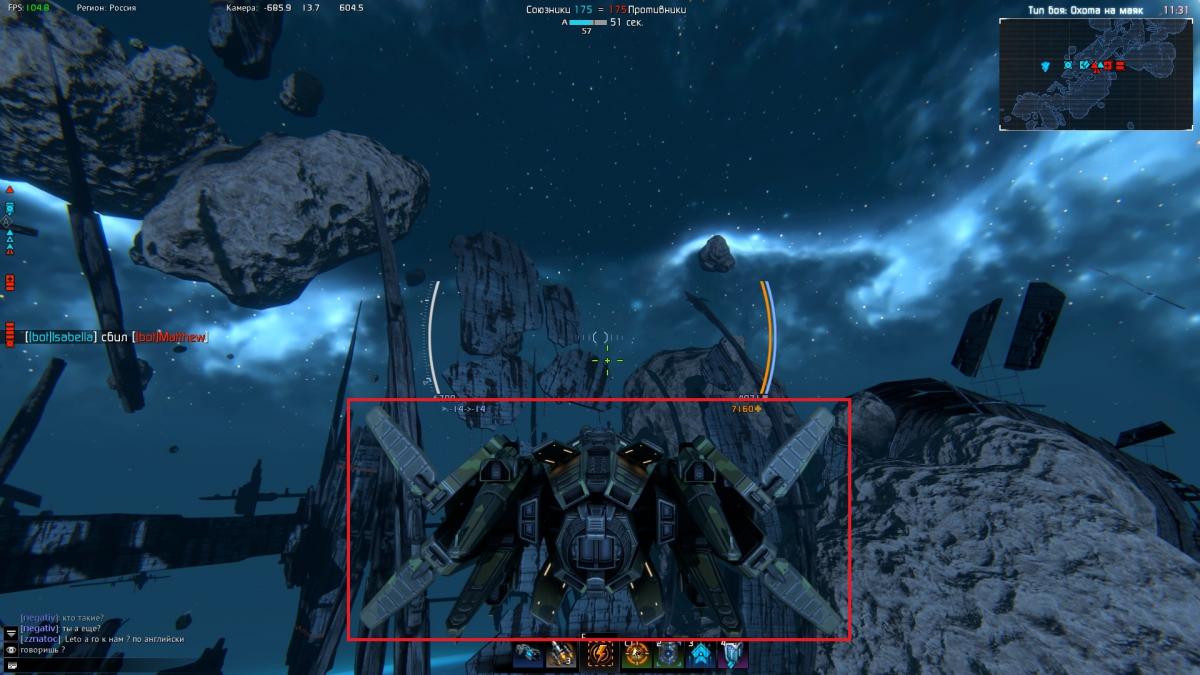Select the cyan shield marker on the minimap
Image resolution: width=1200 pixels, height=675 pixels.
[x=1045, y=66]
